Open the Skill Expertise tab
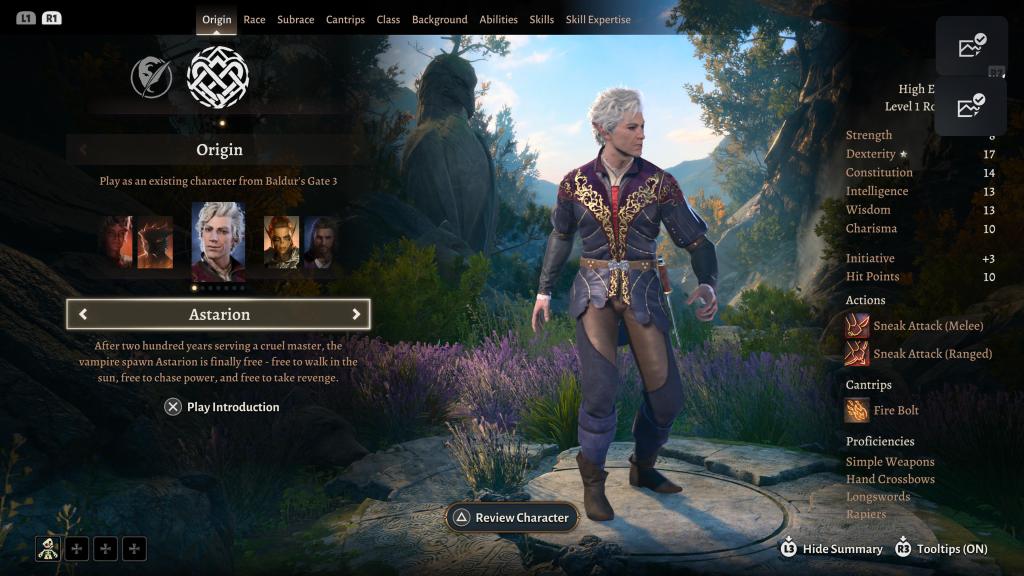1024x576 pixels. pyautogui.click(x=598, y=19)
